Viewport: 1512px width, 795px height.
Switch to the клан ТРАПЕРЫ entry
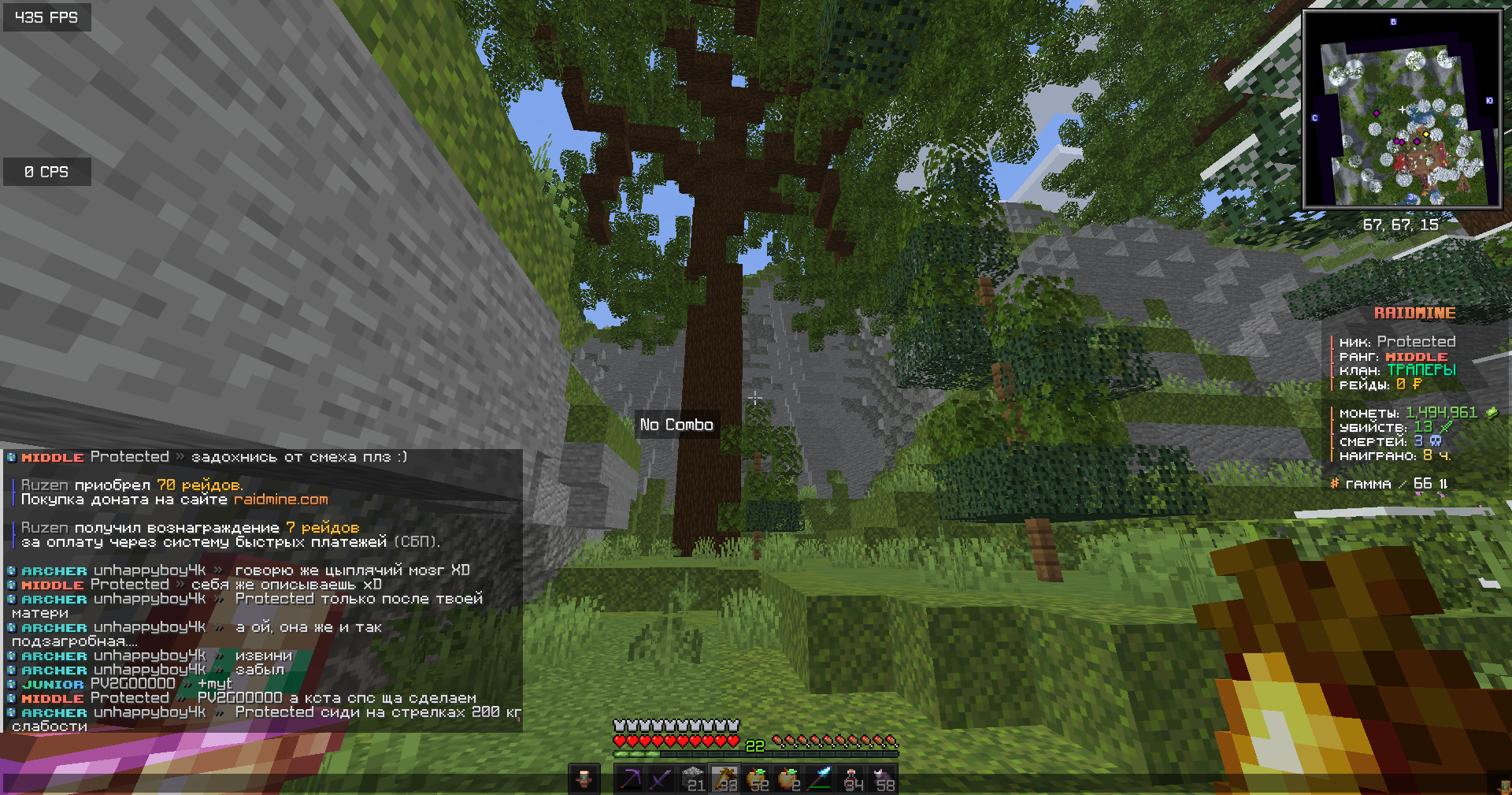1422,370
